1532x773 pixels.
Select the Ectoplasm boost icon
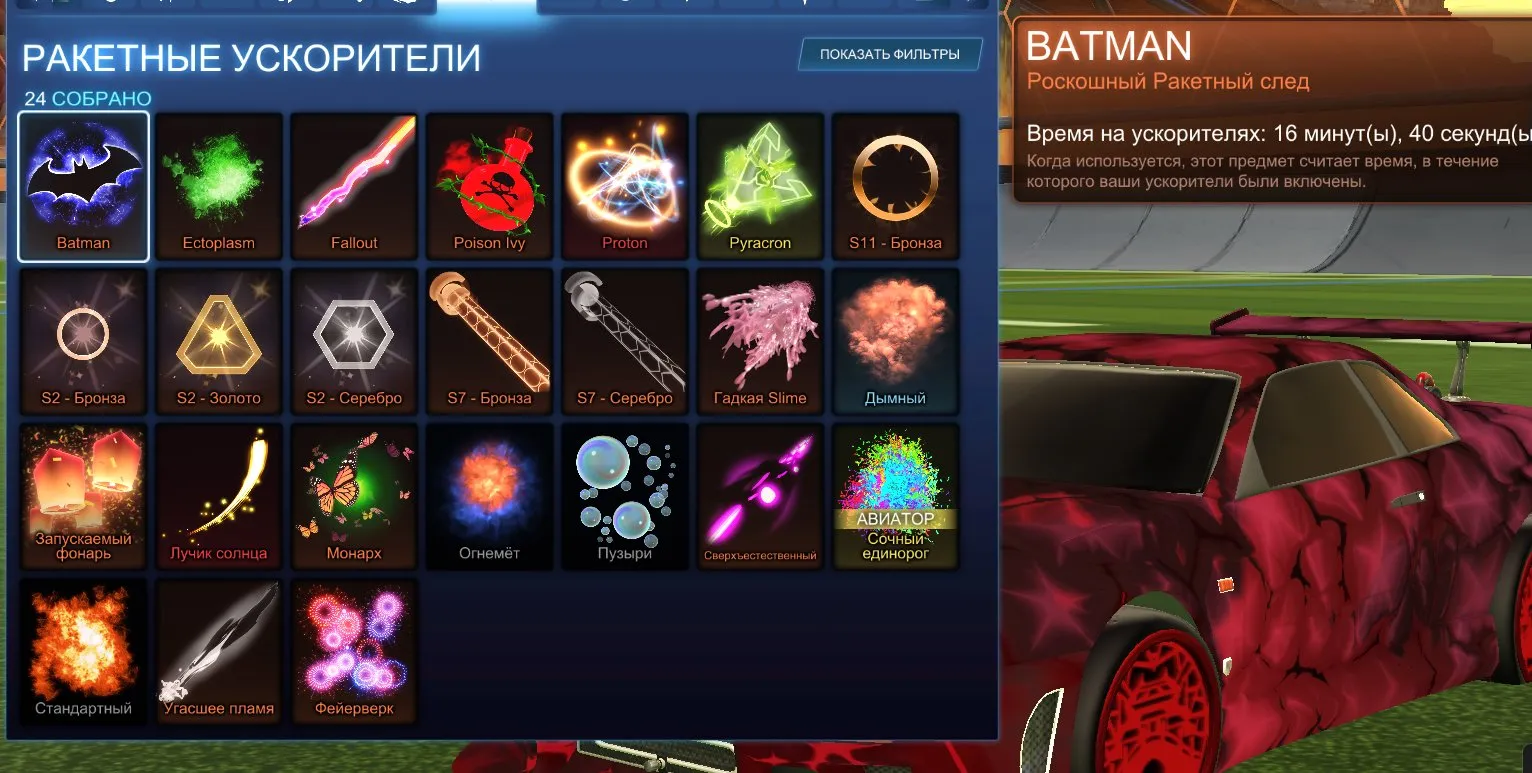(218, 186)
